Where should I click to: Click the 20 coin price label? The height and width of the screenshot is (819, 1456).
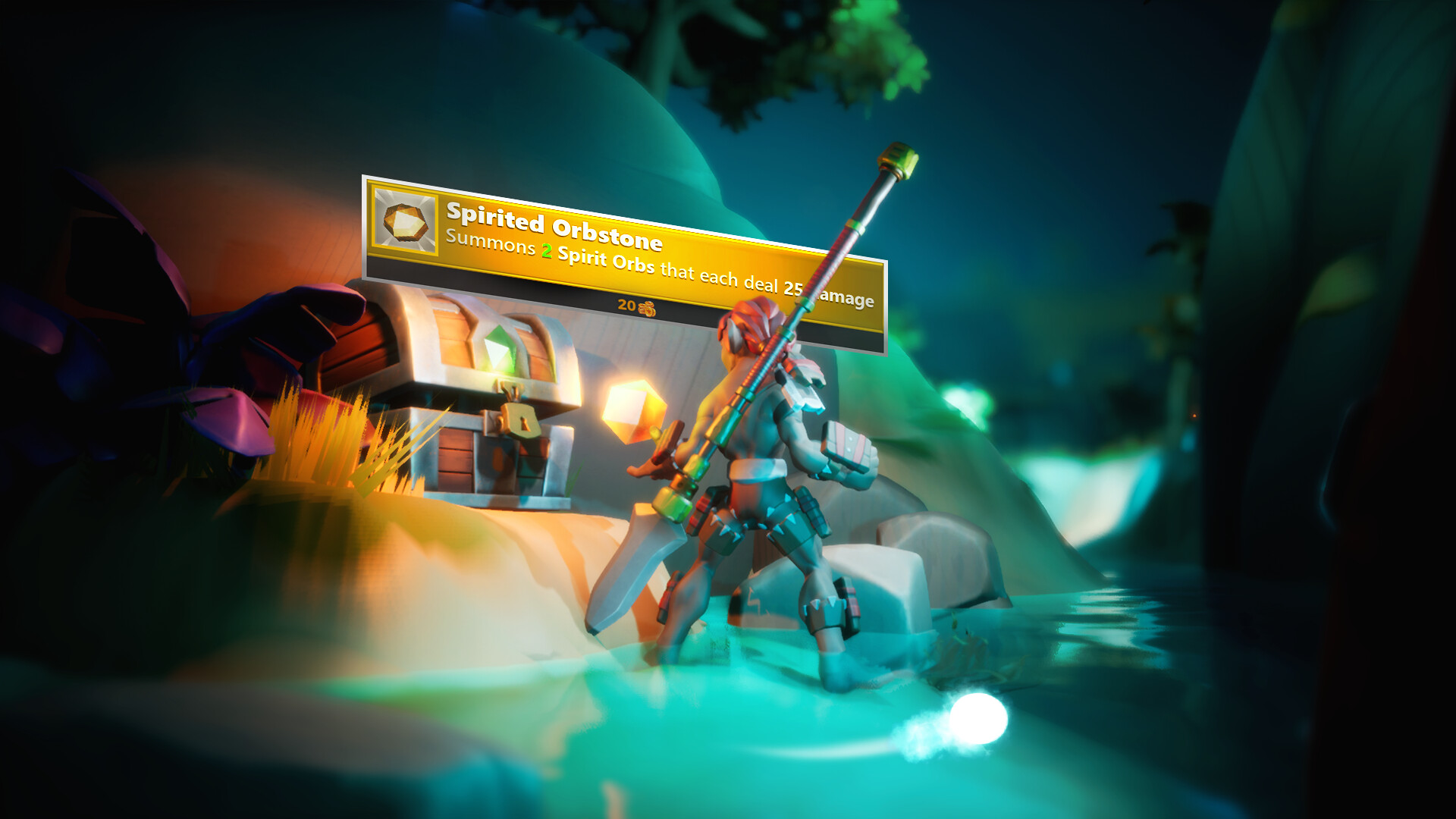tap(626, 306)
